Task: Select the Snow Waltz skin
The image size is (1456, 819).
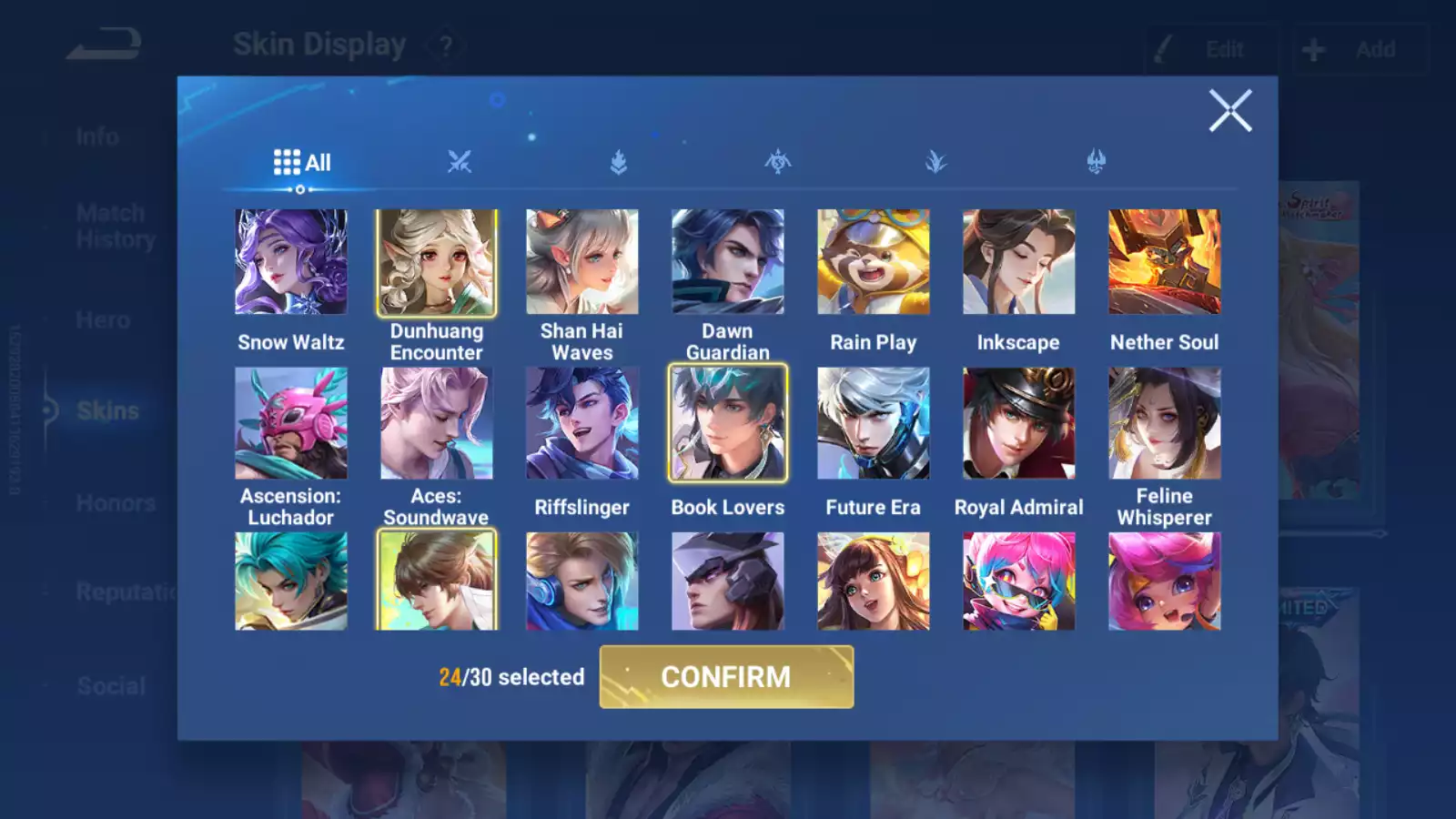Action: click(x=291, y=262)
